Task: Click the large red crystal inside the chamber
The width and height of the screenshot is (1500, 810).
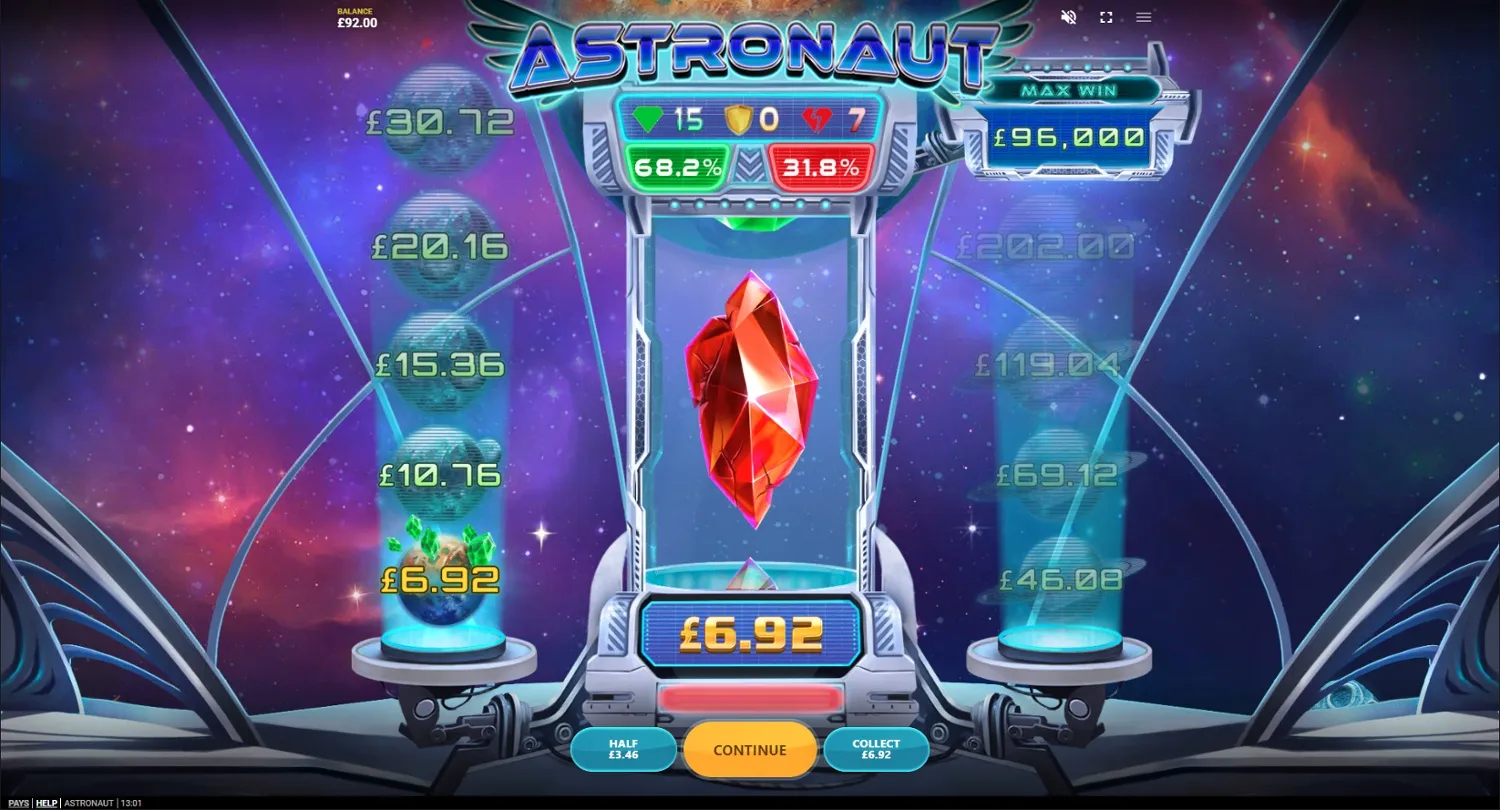Action: [x=750, y=395]
